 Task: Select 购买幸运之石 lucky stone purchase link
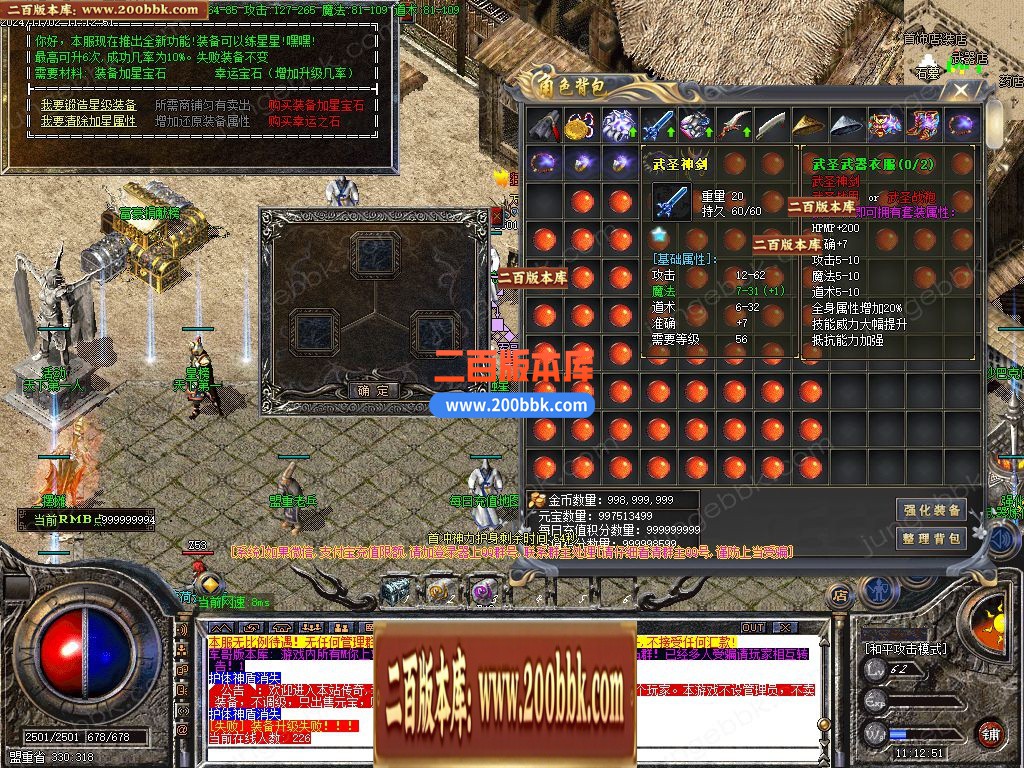304,121
